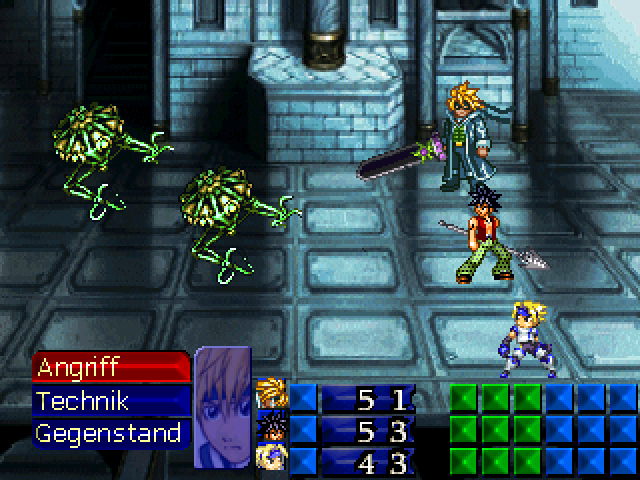Viewport: 640px width, 480px height.
Task: Select the Angriff command
Action: [x=110, y=367]
